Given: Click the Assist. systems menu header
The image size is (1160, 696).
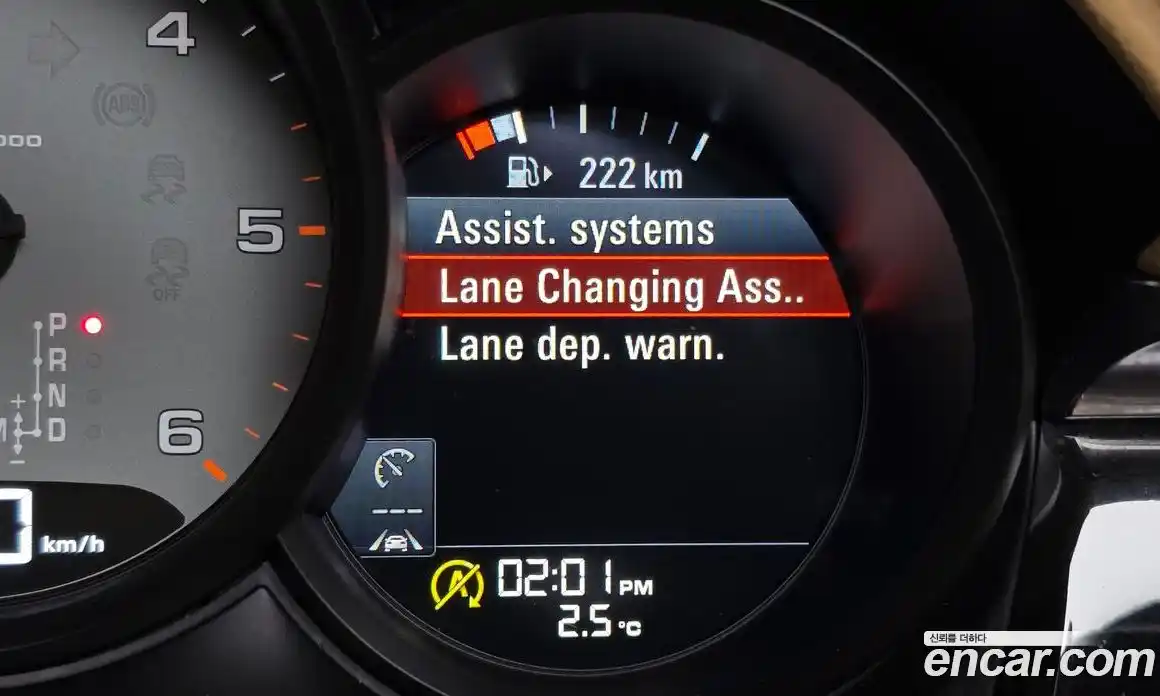Looking at the screenshot, I should tap(575, 229).
